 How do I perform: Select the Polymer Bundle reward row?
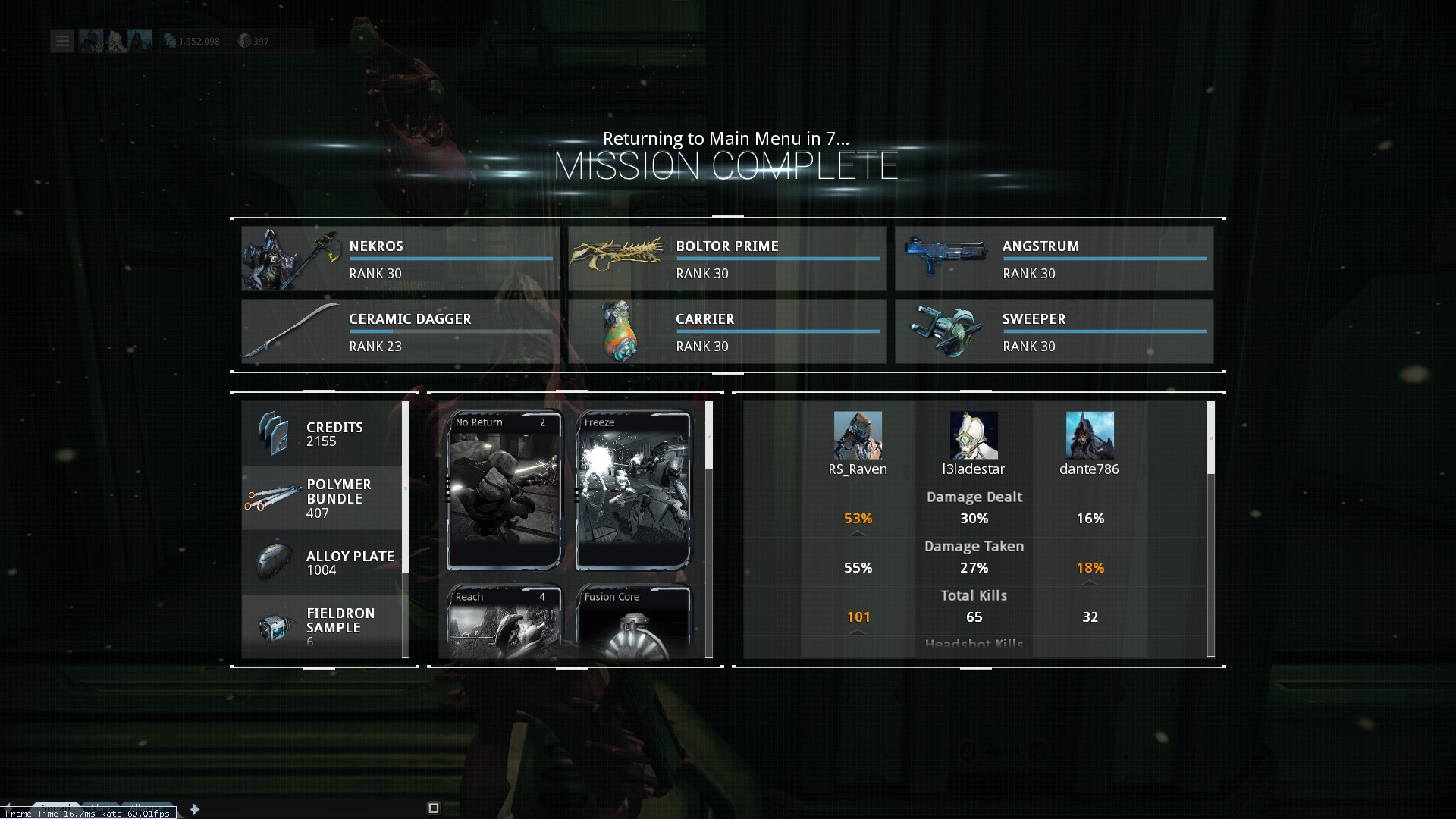pyautogui.click(x=322, y=498)
